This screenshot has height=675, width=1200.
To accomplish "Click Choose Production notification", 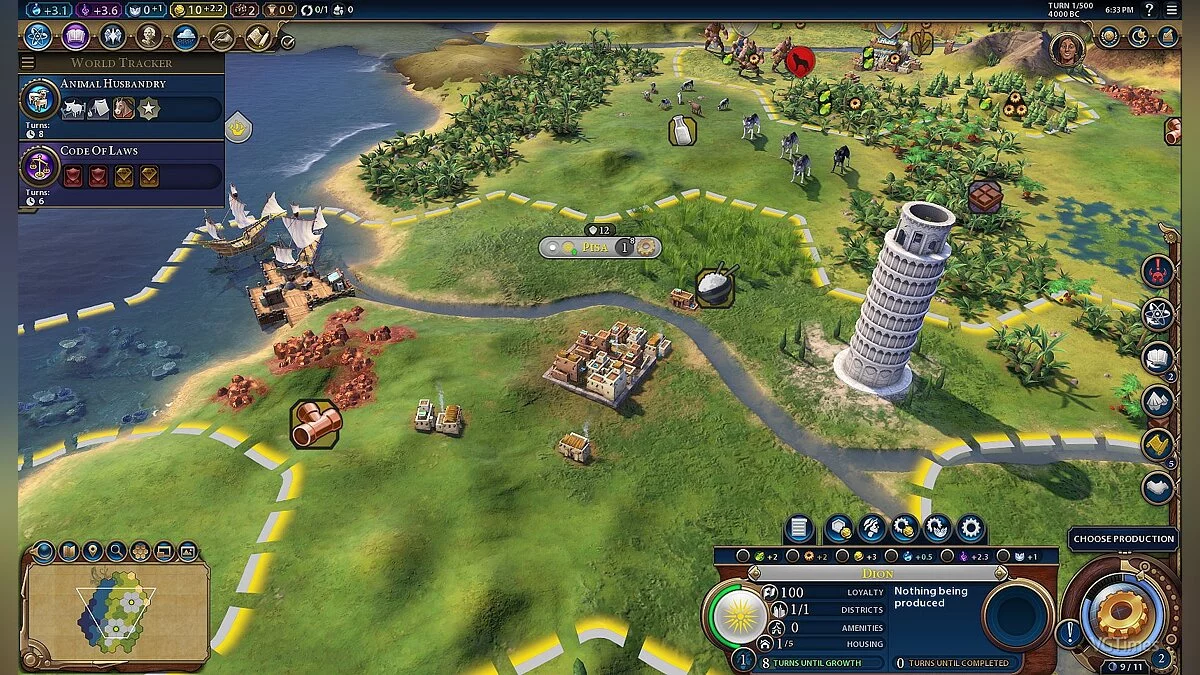I will (1123, 539).
